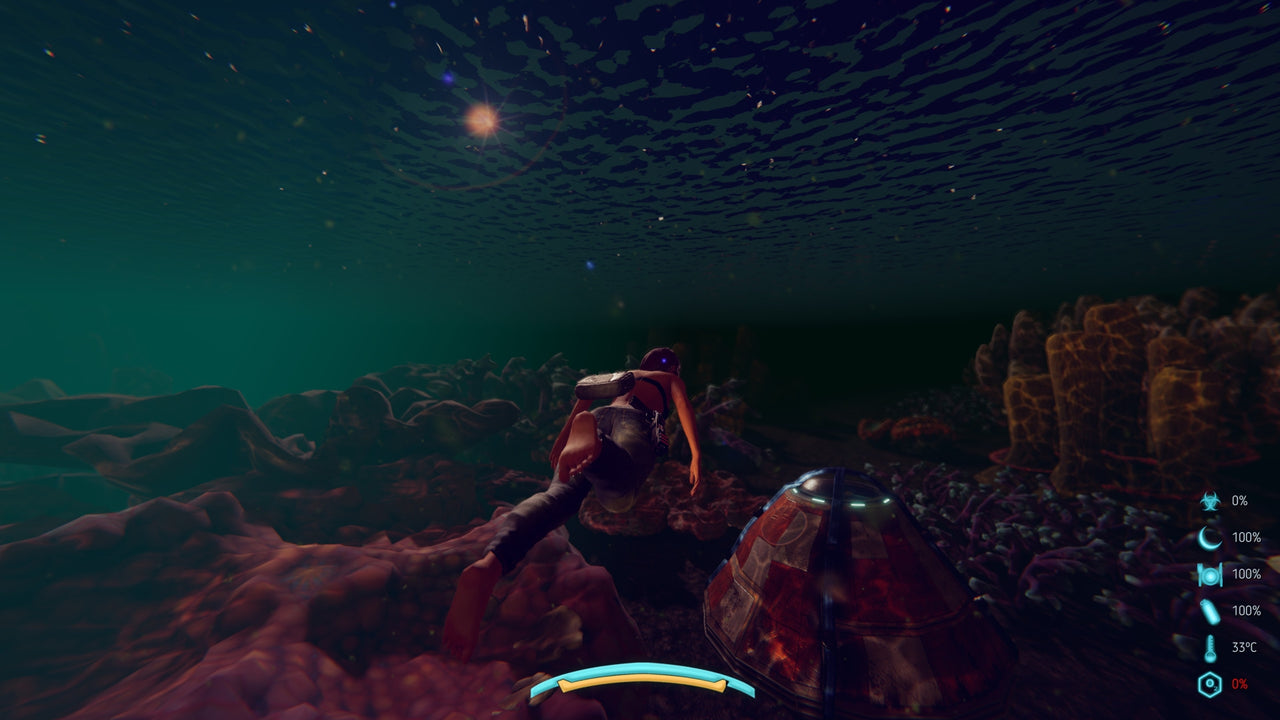
Task: Click the 0% infection percentage label
Action: 1240,502
